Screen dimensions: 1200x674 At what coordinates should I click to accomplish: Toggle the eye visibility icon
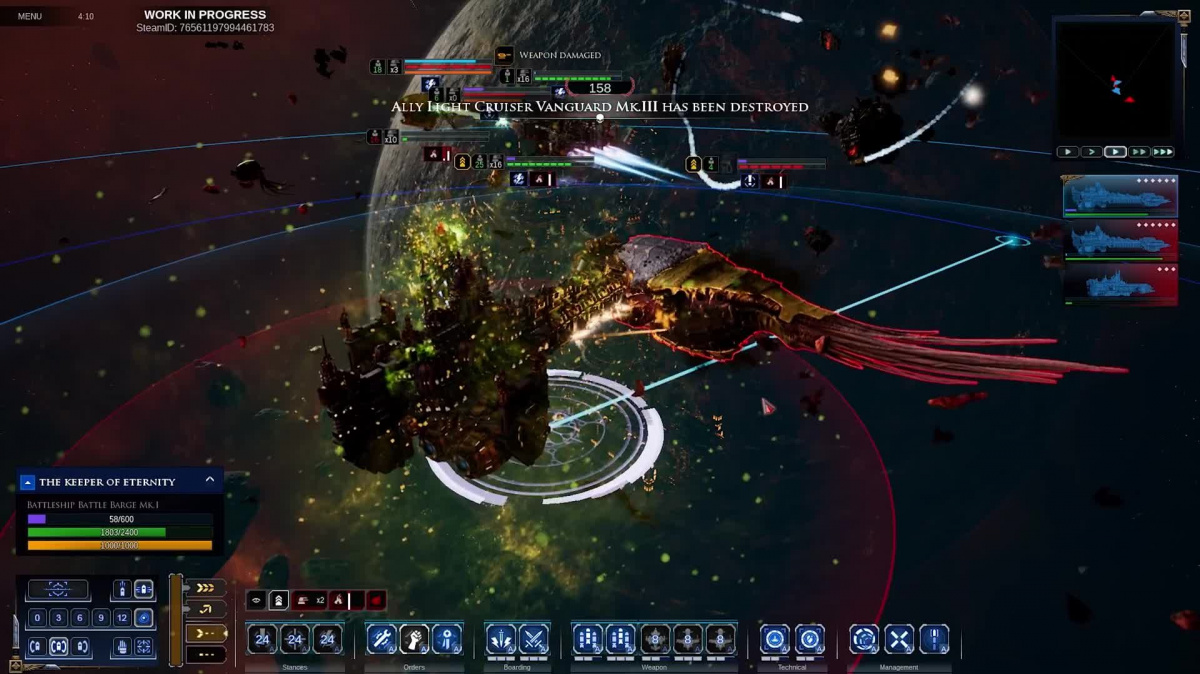[257, 601]
